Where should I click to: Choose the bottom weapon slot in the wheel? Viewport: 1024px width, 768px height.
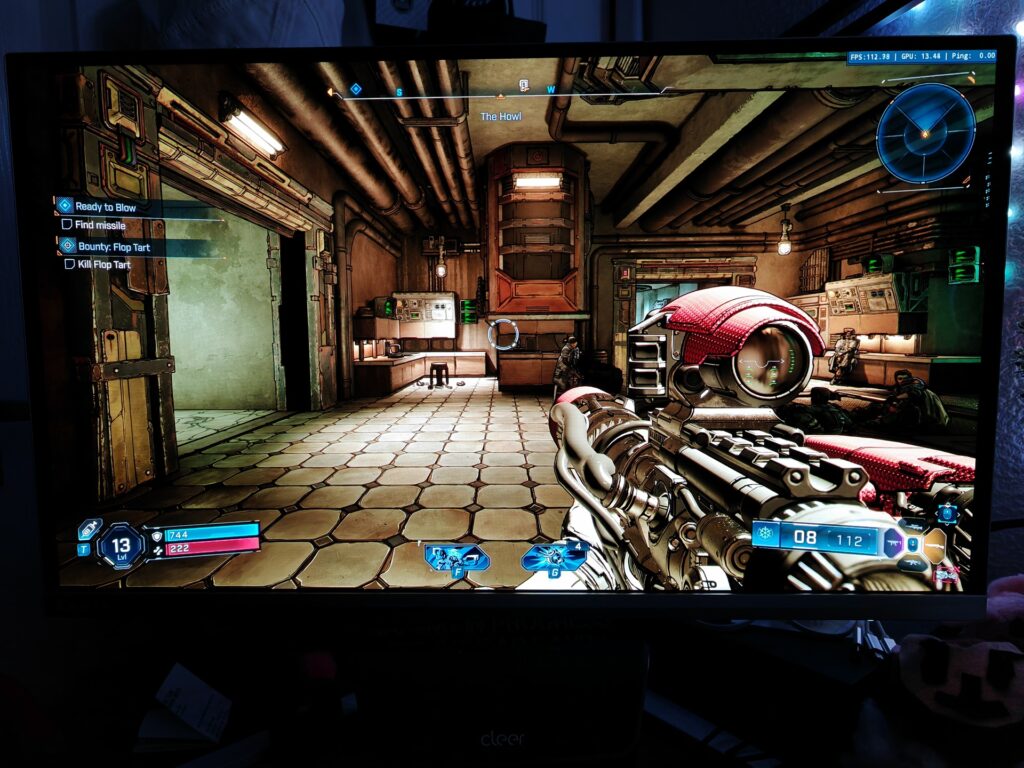coord(911,565)
